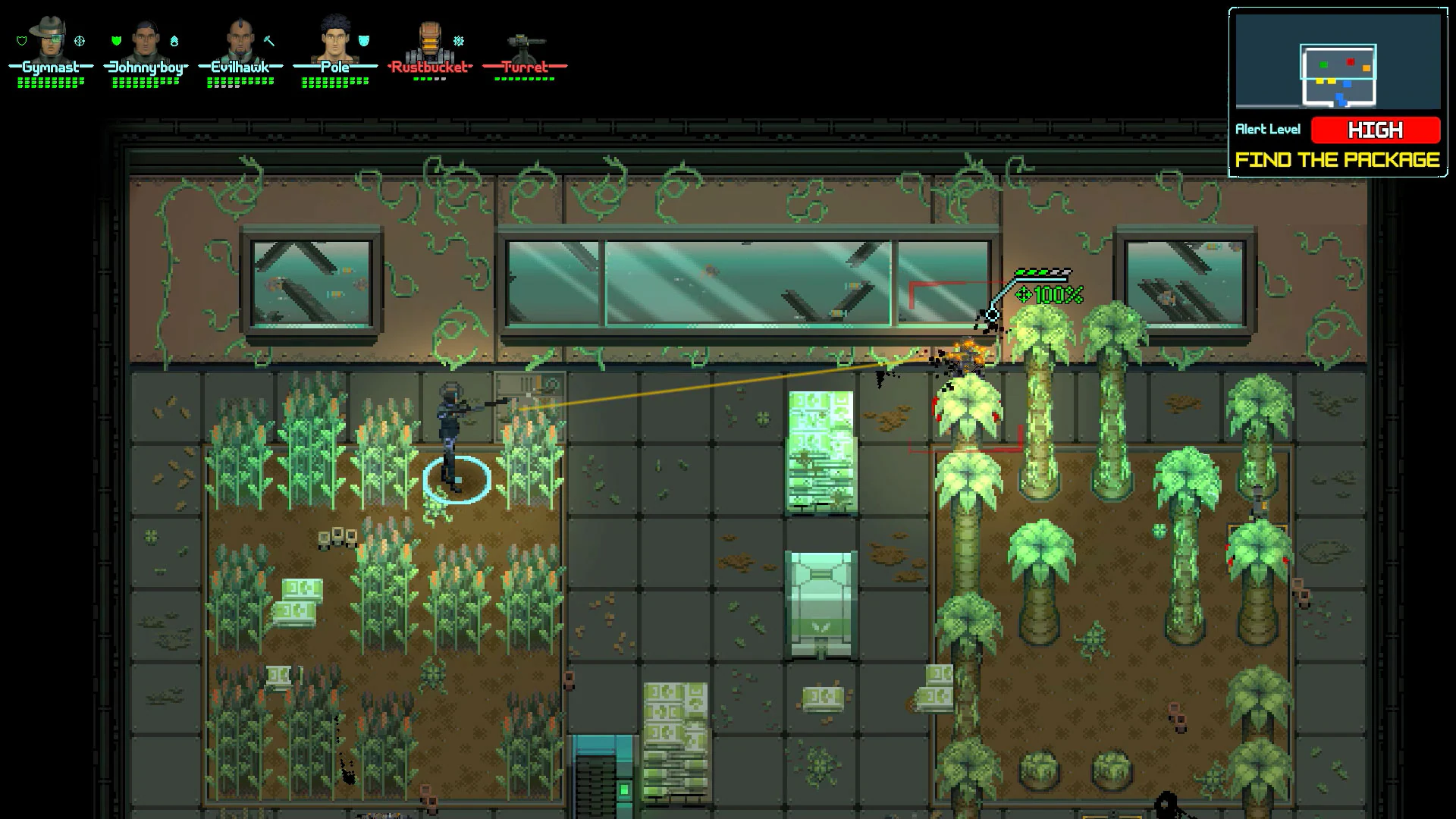1456x819 pixels.
Task: Select Evilhawk's character portrait
Action: tap(239, 42)
